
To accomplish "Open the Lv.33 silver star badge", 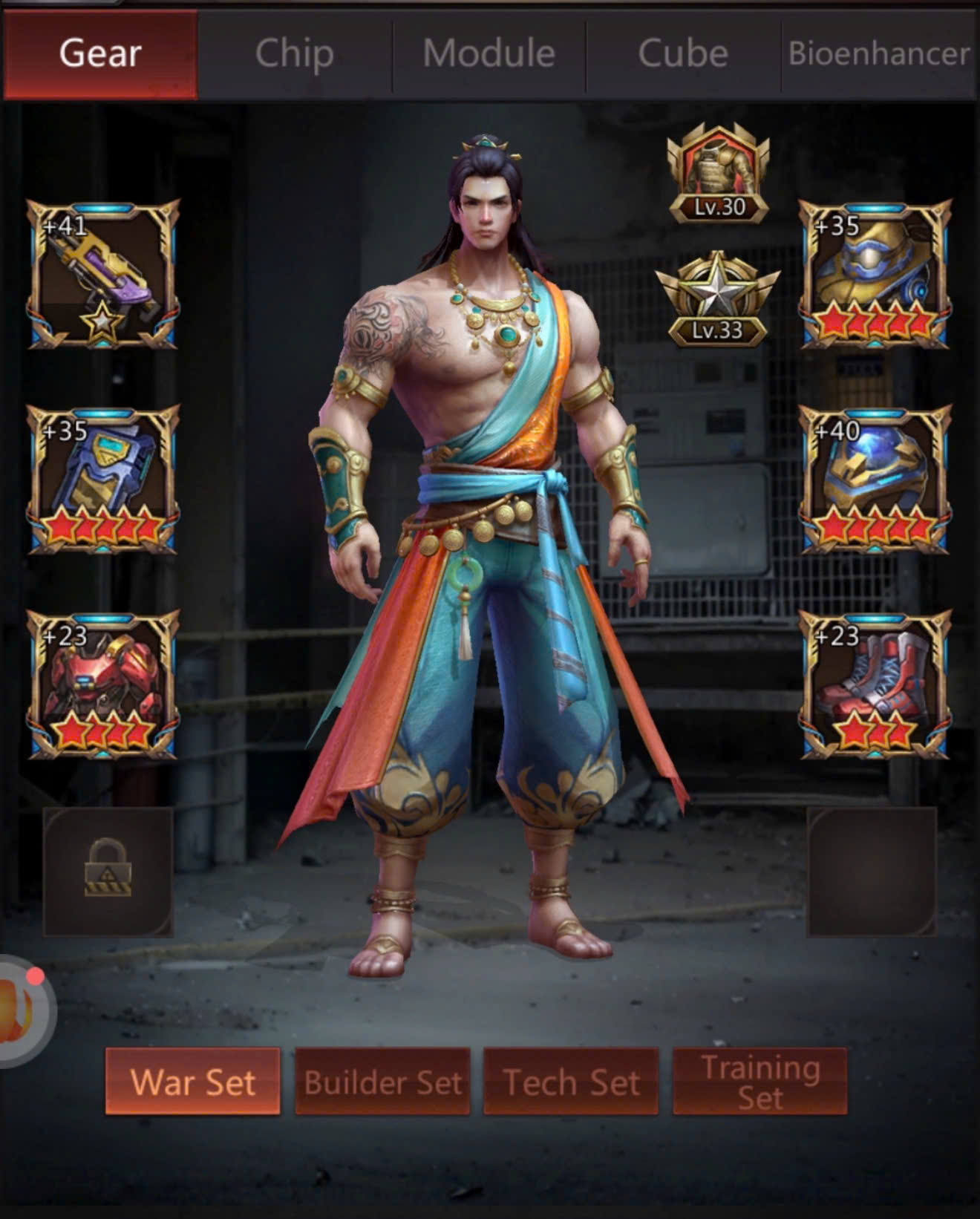I will tap(717, 300).
